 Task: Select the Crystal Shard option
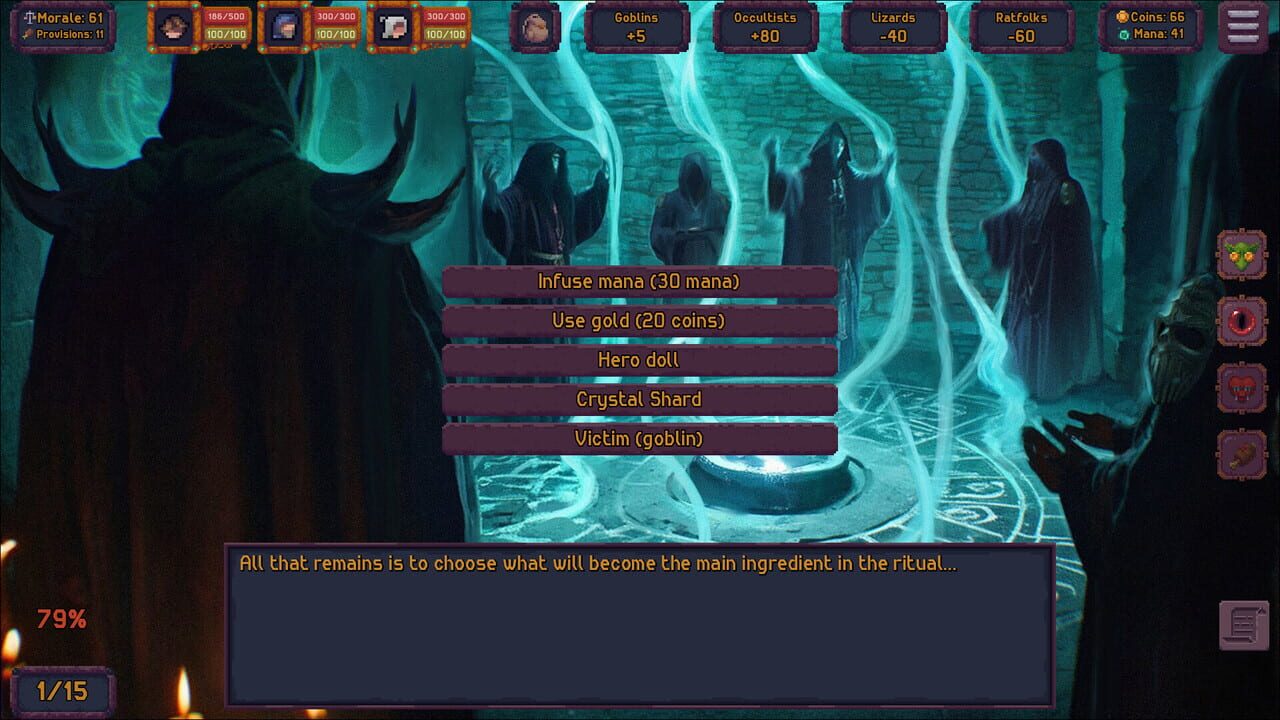(x=639, y=398)
